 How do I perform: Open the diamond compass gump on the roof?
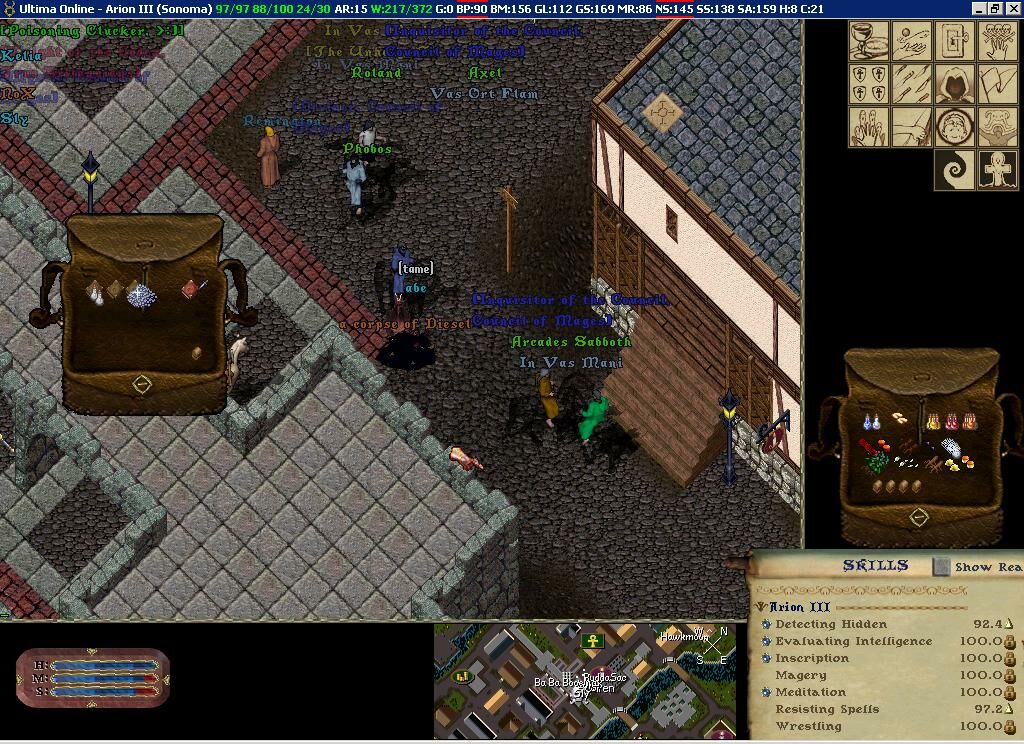pos(661,113)
